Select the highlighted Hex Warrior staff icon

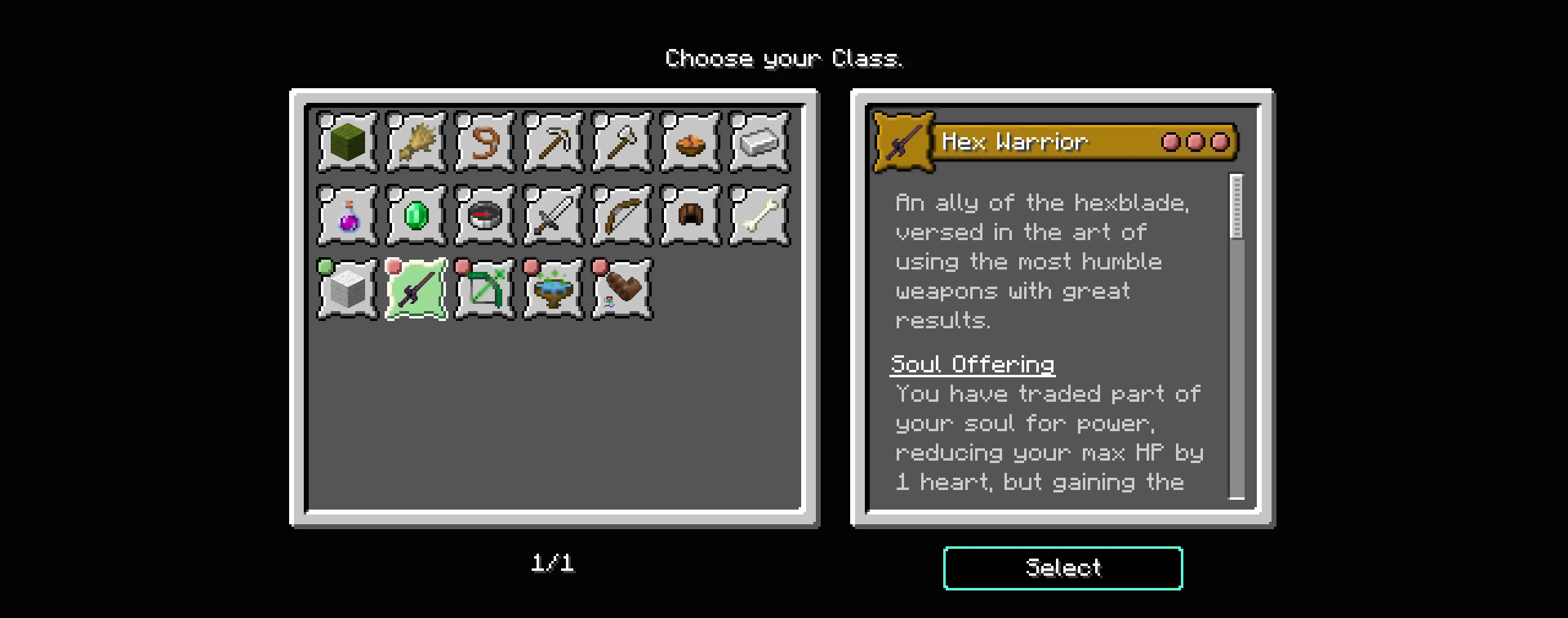click(x=416, y=289)
